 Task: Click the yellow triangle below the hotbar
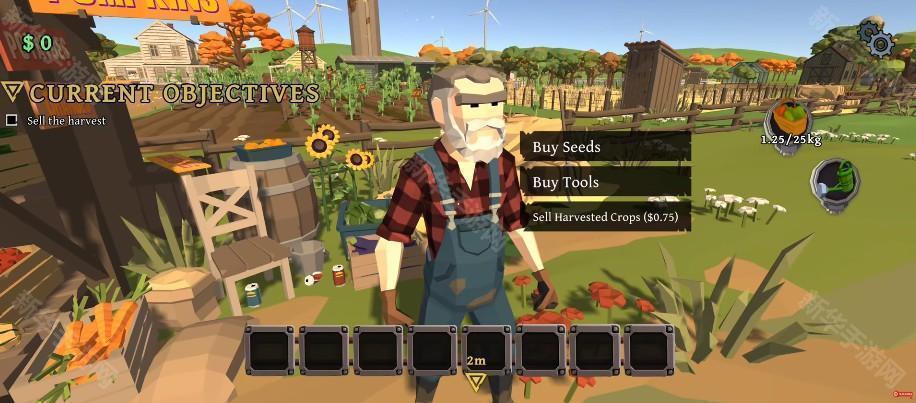pyautogui.click(x=476, y=381)
